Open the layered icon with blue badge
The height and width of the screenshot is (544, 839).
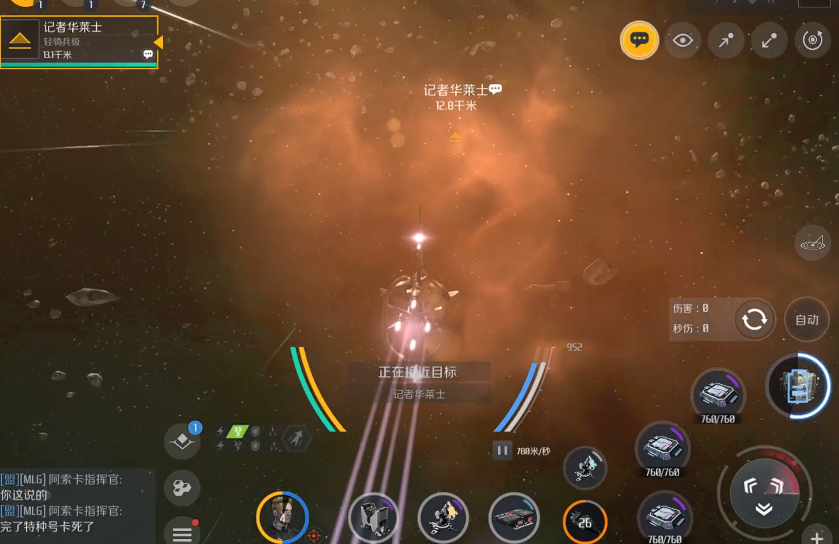coord(182,441)
